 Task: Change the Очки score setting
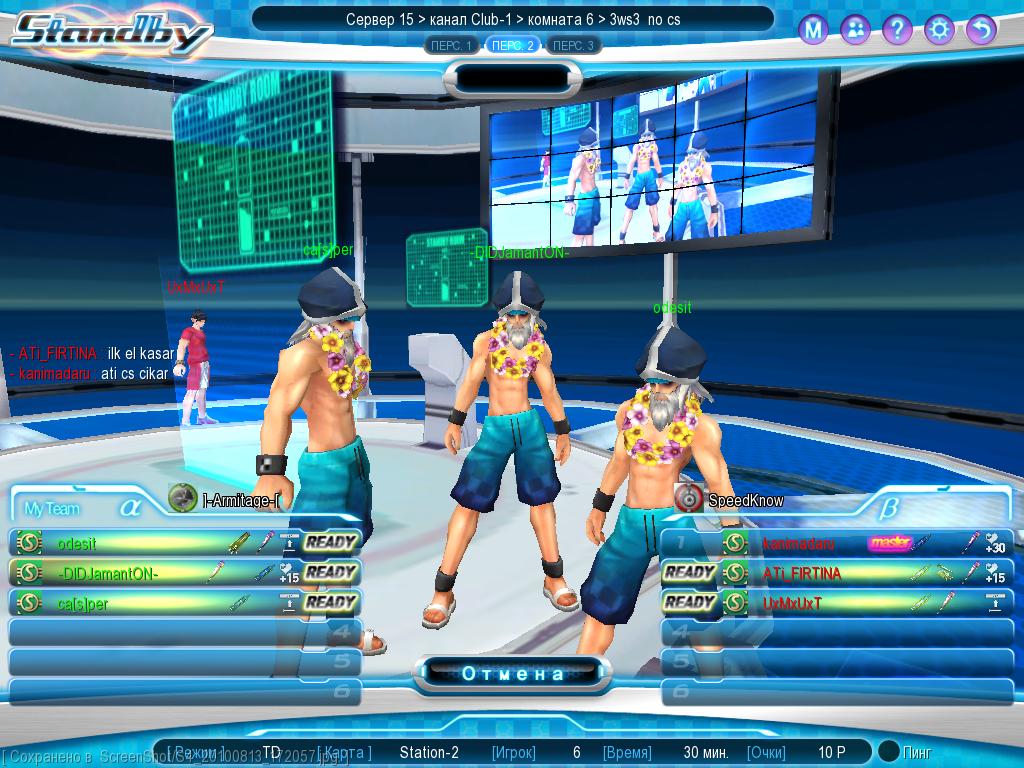point(766,752)
